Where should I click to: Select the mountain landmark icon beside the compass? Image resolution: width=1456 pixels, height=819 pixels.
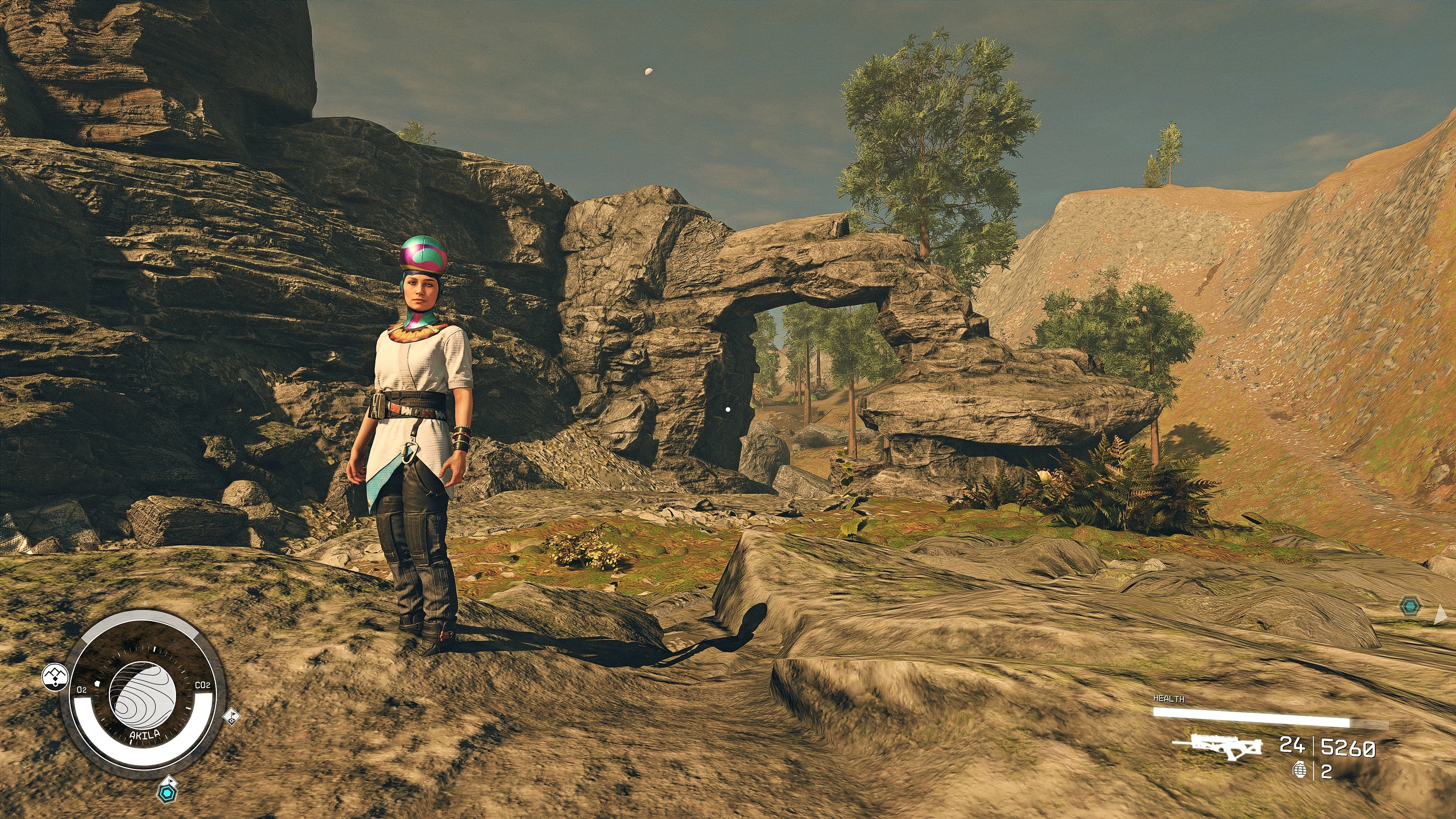(56, 676)
